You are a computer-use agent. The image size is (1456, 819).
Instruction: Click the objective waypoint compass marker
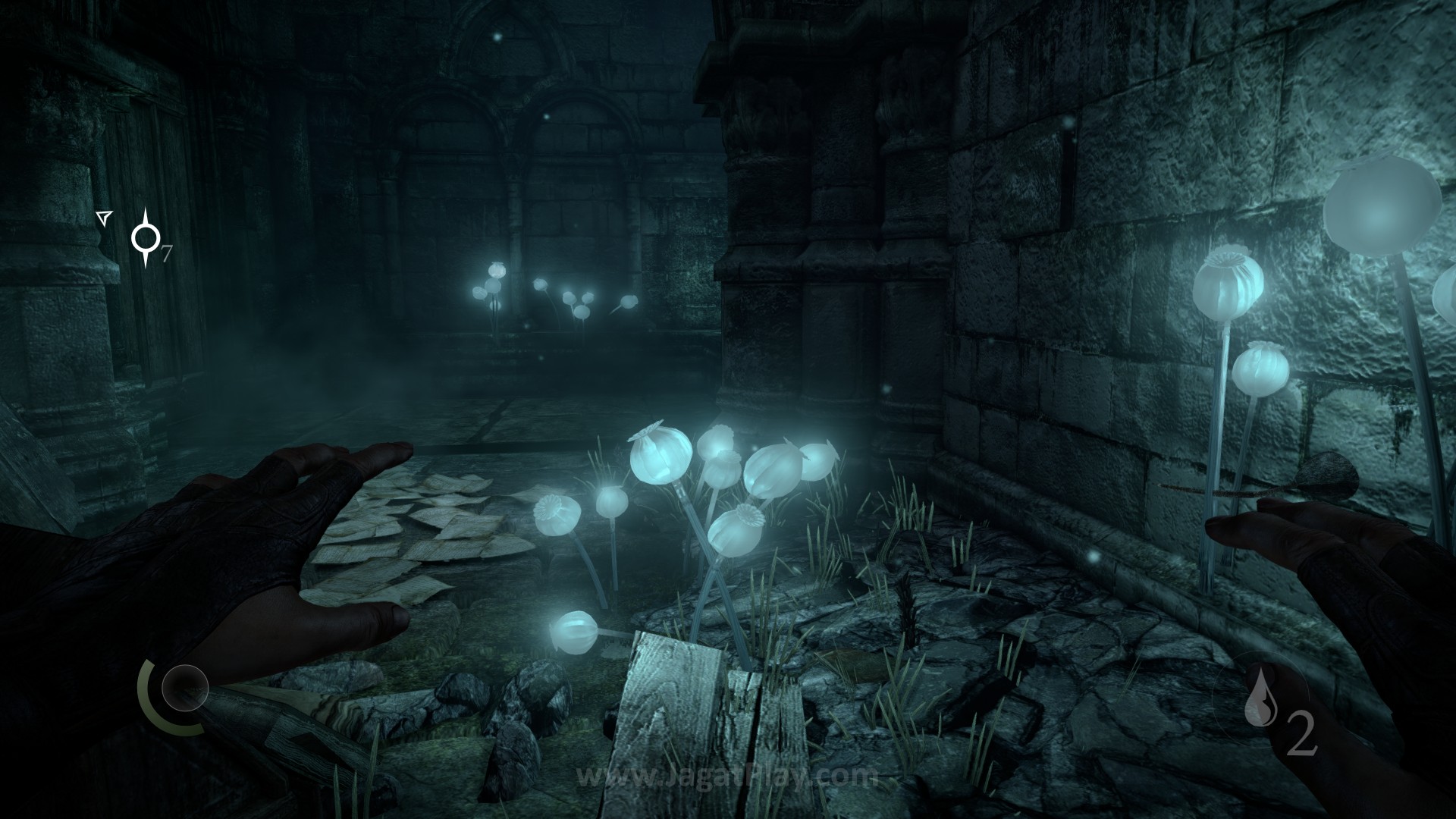(x=144, y=238)
